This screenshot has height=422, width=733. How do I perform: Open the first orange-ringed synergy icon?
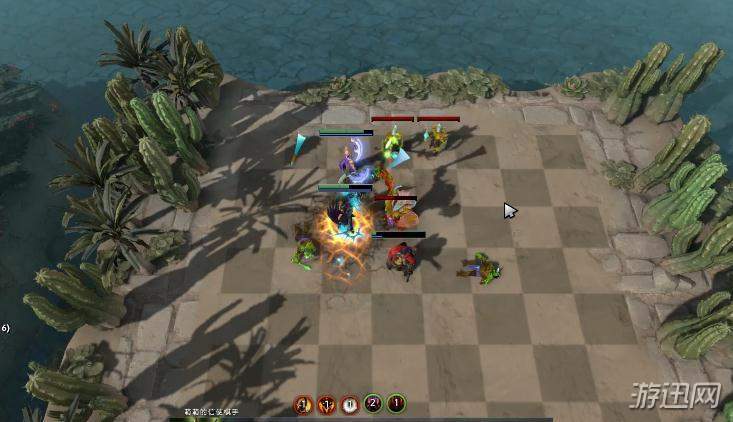[302, 405]
